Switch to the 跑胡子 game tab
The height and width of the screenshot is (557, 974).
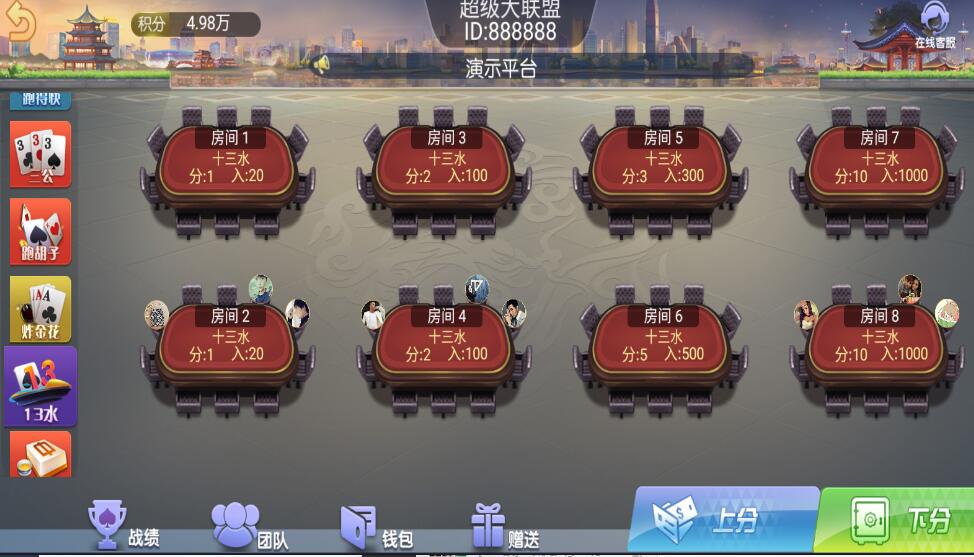41,232
